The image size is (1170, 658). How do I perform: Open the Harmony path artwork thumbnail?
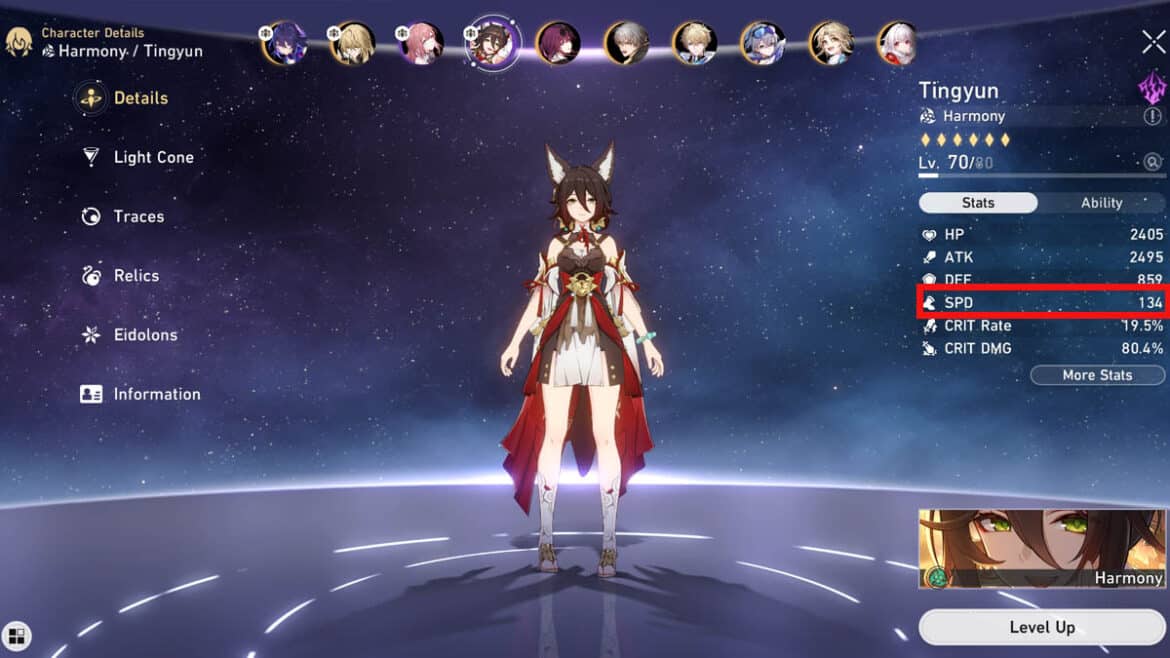[1042, 548]
